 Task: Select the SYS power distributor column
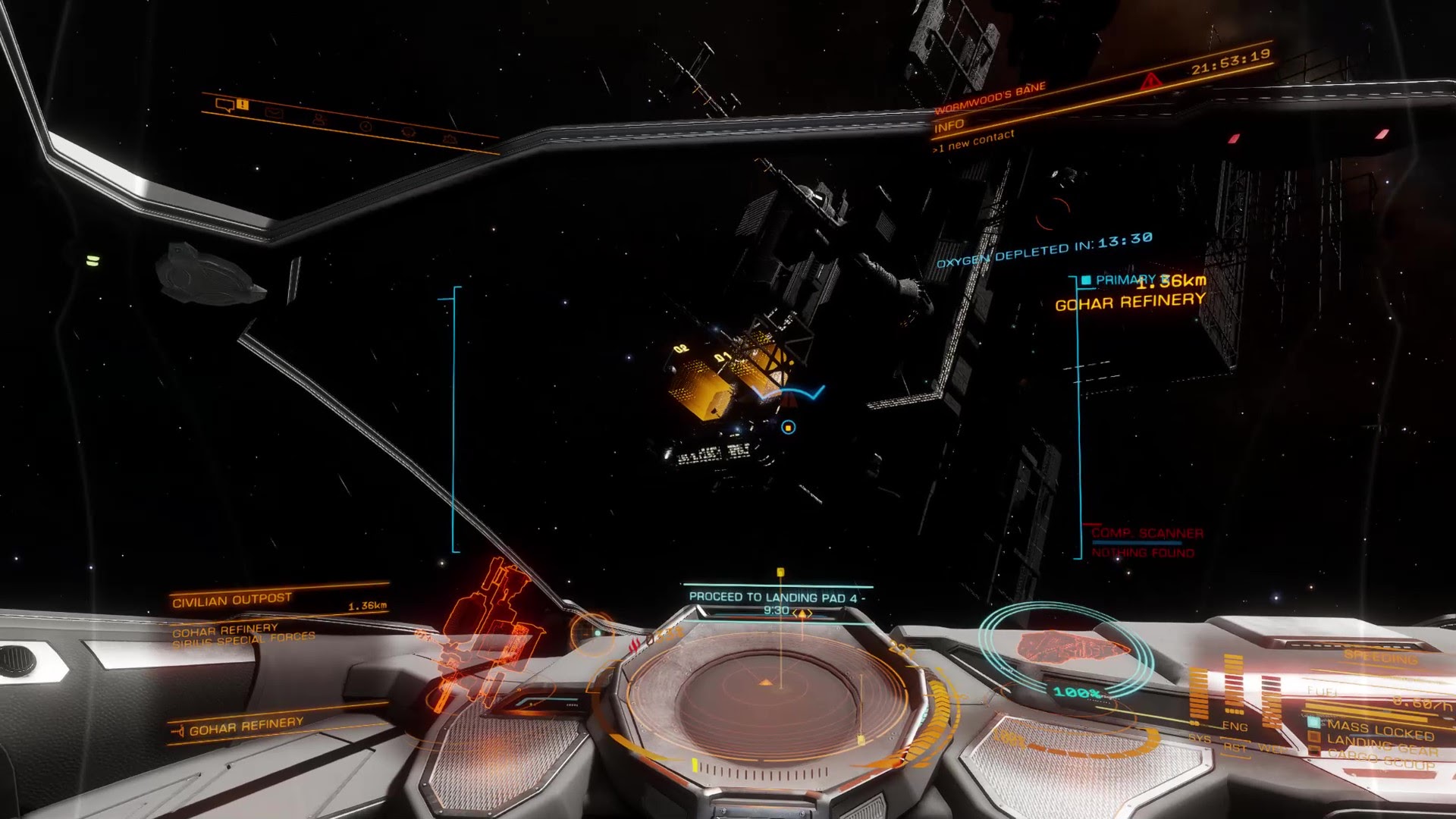click(x=1199, y=696)
